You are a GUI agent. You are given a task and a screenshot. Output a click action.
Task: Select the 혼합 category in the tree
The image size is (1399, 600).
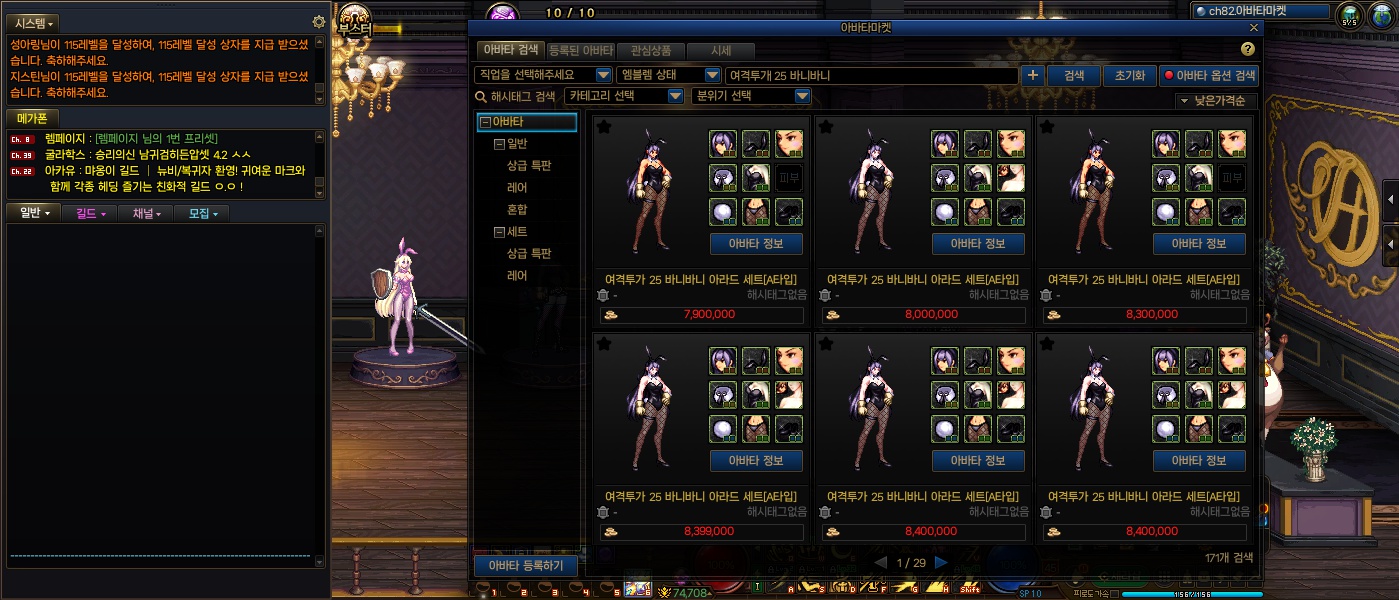pyautogui.click(x=517, y=210)
